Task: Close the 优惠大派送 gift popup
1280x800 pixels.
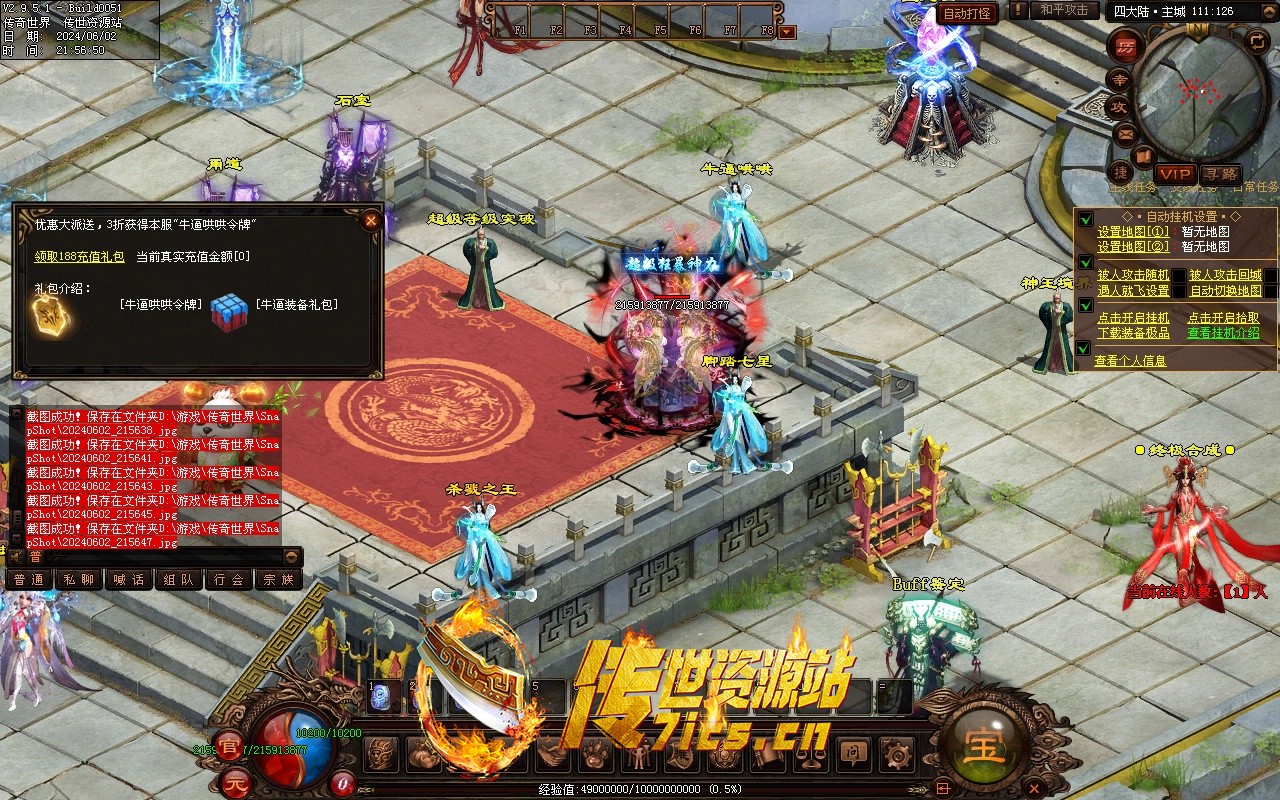Action: (371, 220)
